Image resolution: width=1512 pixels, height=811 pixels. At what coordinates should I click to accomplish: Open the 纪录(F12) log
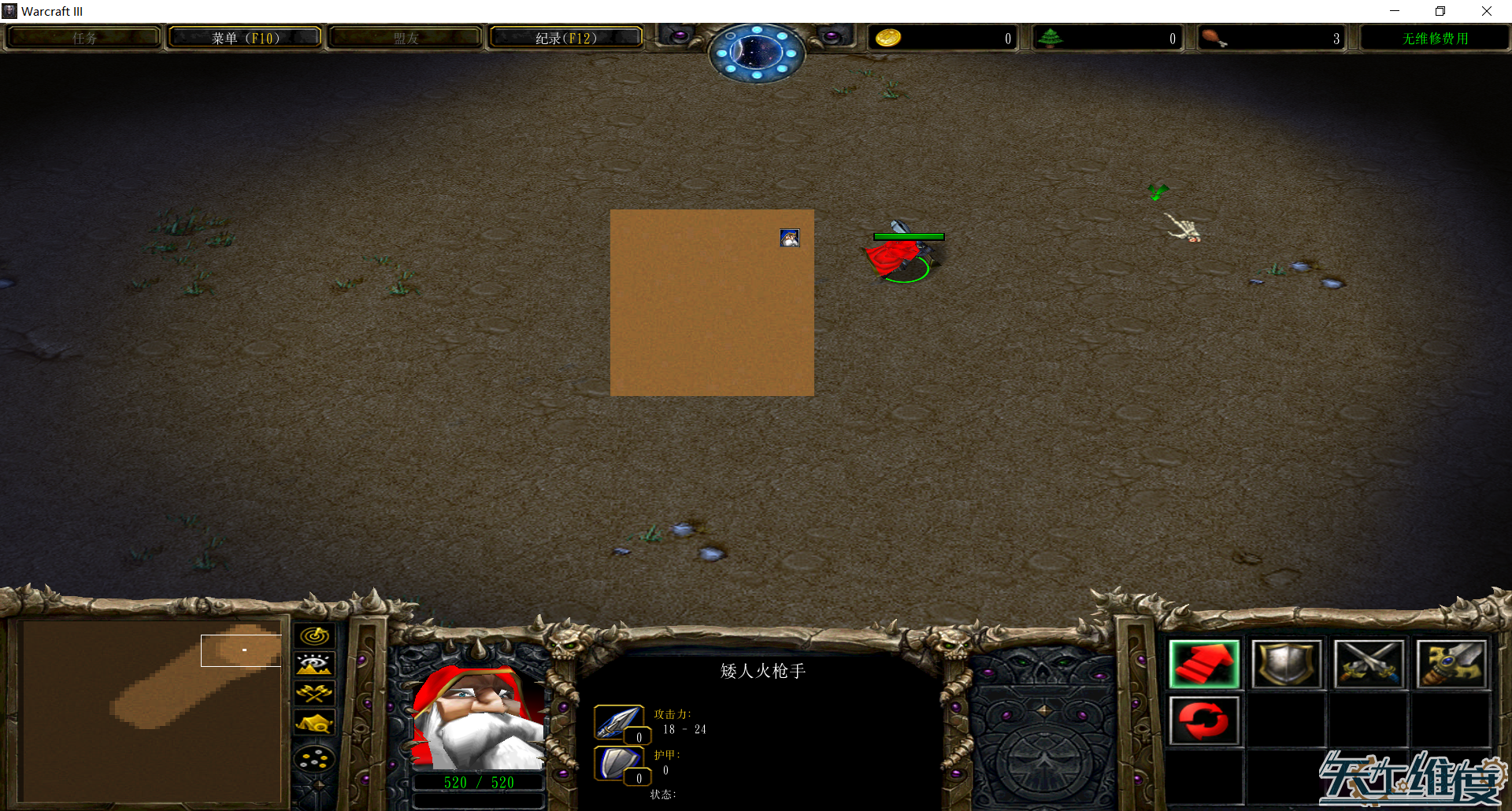(x=565, y=36)
